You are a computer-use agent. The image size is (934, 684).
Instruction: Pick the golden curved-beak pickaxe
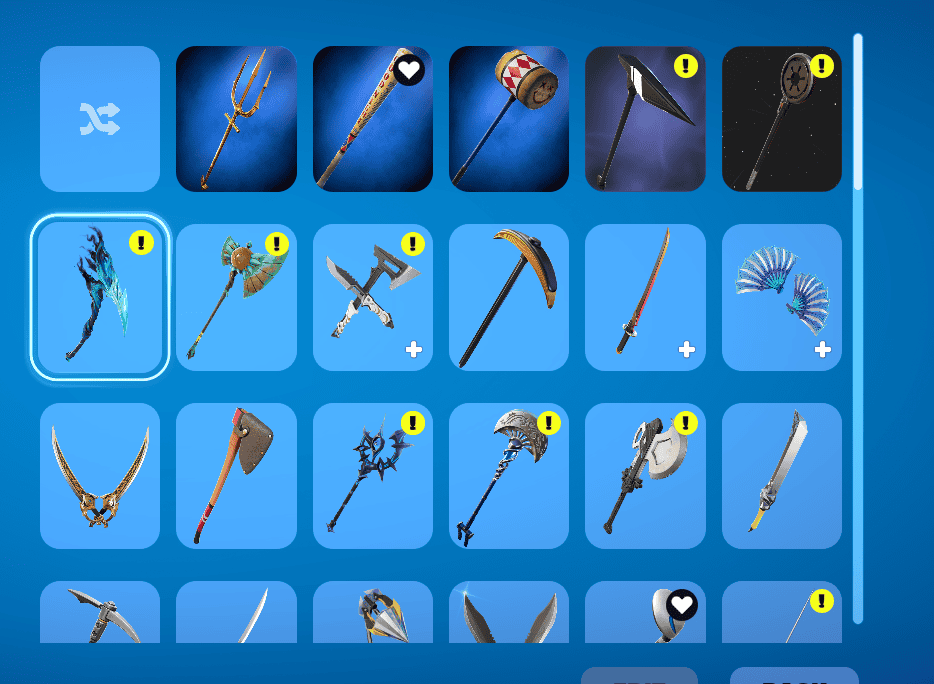click(x=508, y=297)
